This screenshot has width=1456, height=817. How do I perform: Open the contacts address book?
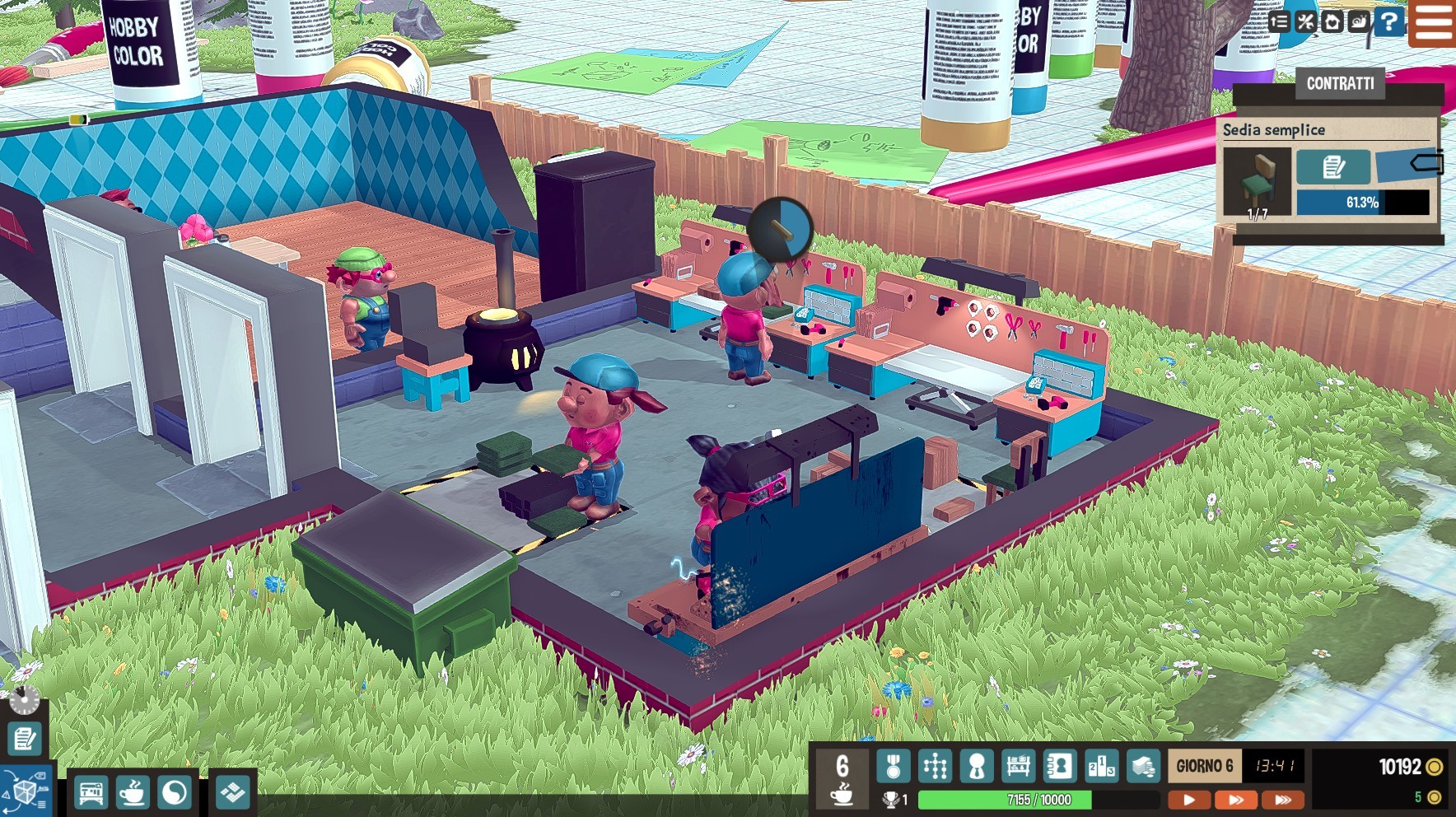click(x=1060, y=767)
